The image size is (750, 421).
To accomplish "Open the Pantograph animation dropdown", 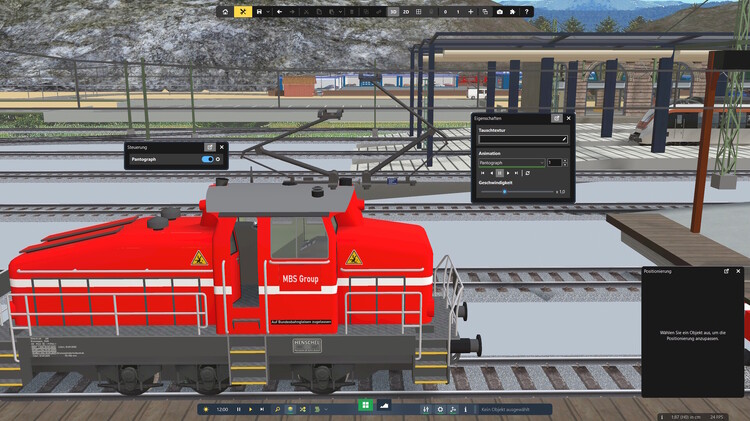I will coord(511,162).
